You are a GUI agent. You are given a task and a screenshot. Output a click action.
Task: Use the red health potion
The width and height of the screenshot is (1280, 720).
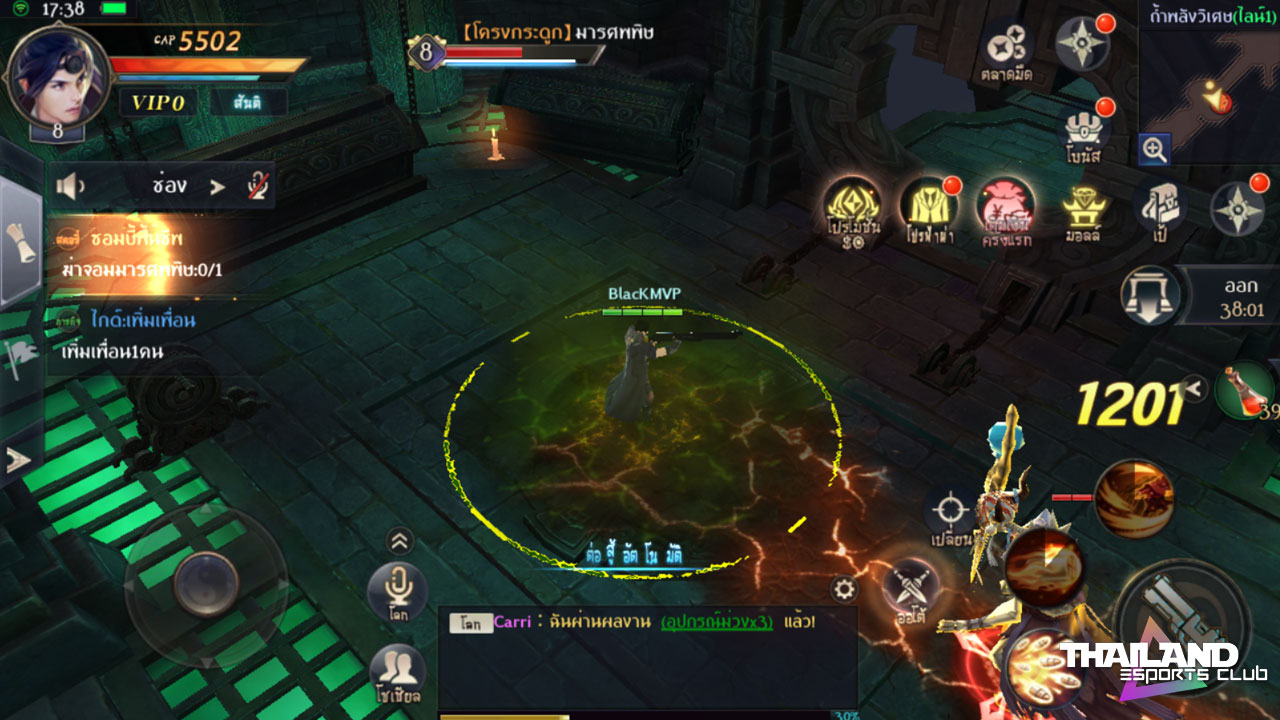coord(1245,389)
